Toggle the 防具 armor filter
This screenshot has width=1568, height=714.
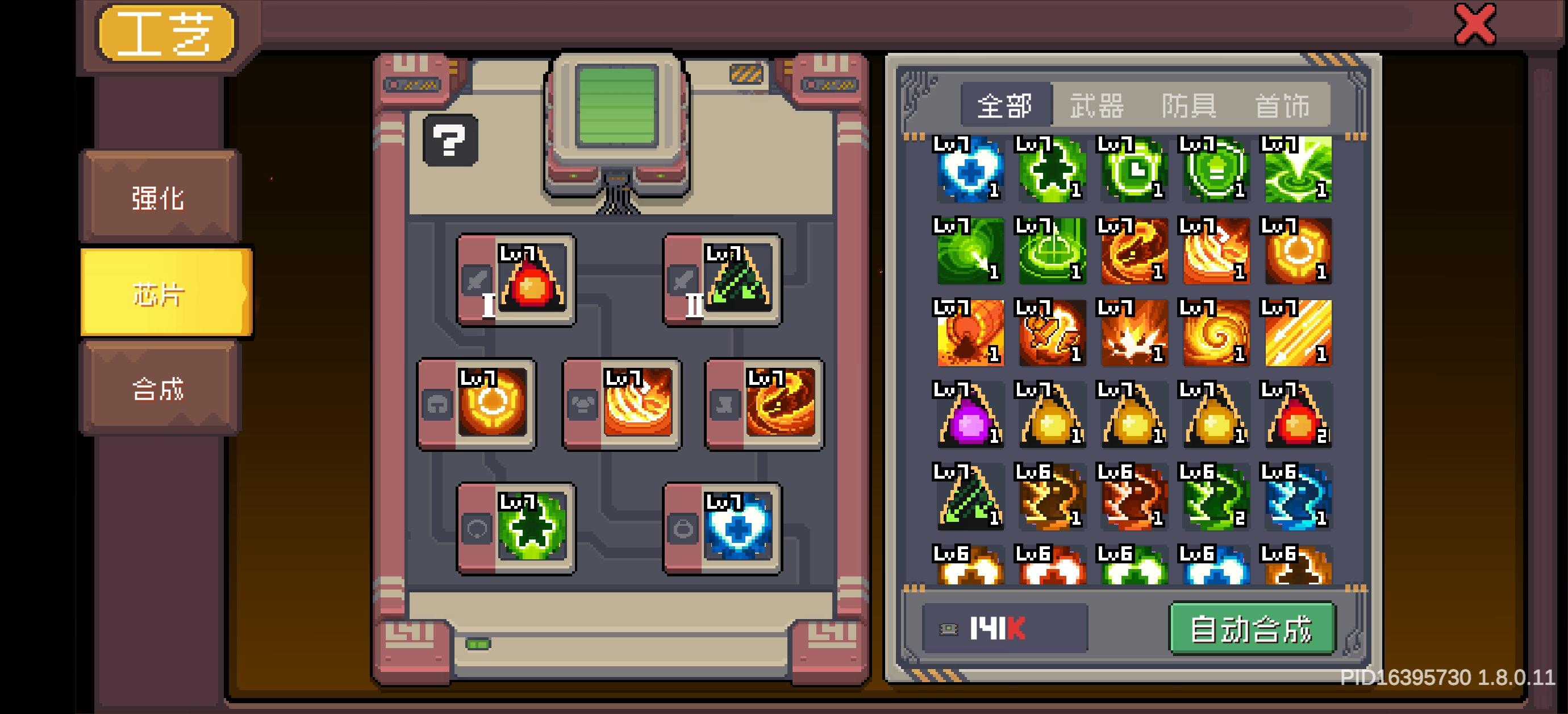tap(1193, 105)
